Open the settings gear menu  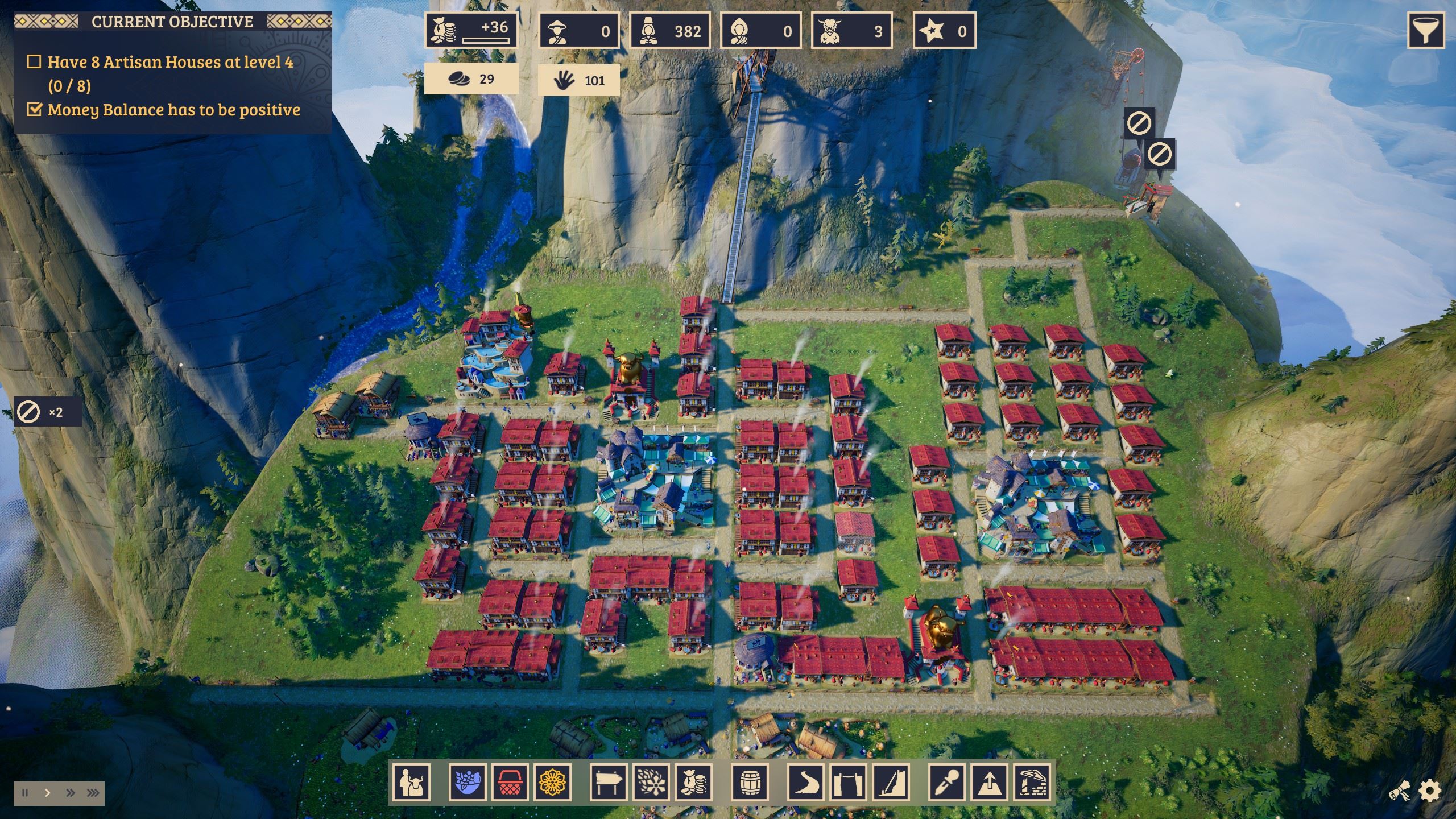point(1430,791)
